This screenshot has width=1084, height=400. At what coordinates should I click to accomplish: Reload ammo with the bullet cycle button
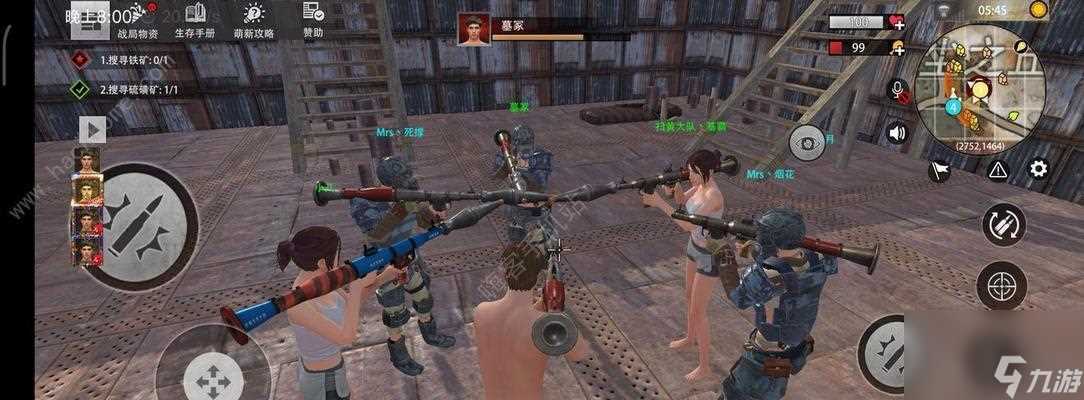click(1003, 225)
